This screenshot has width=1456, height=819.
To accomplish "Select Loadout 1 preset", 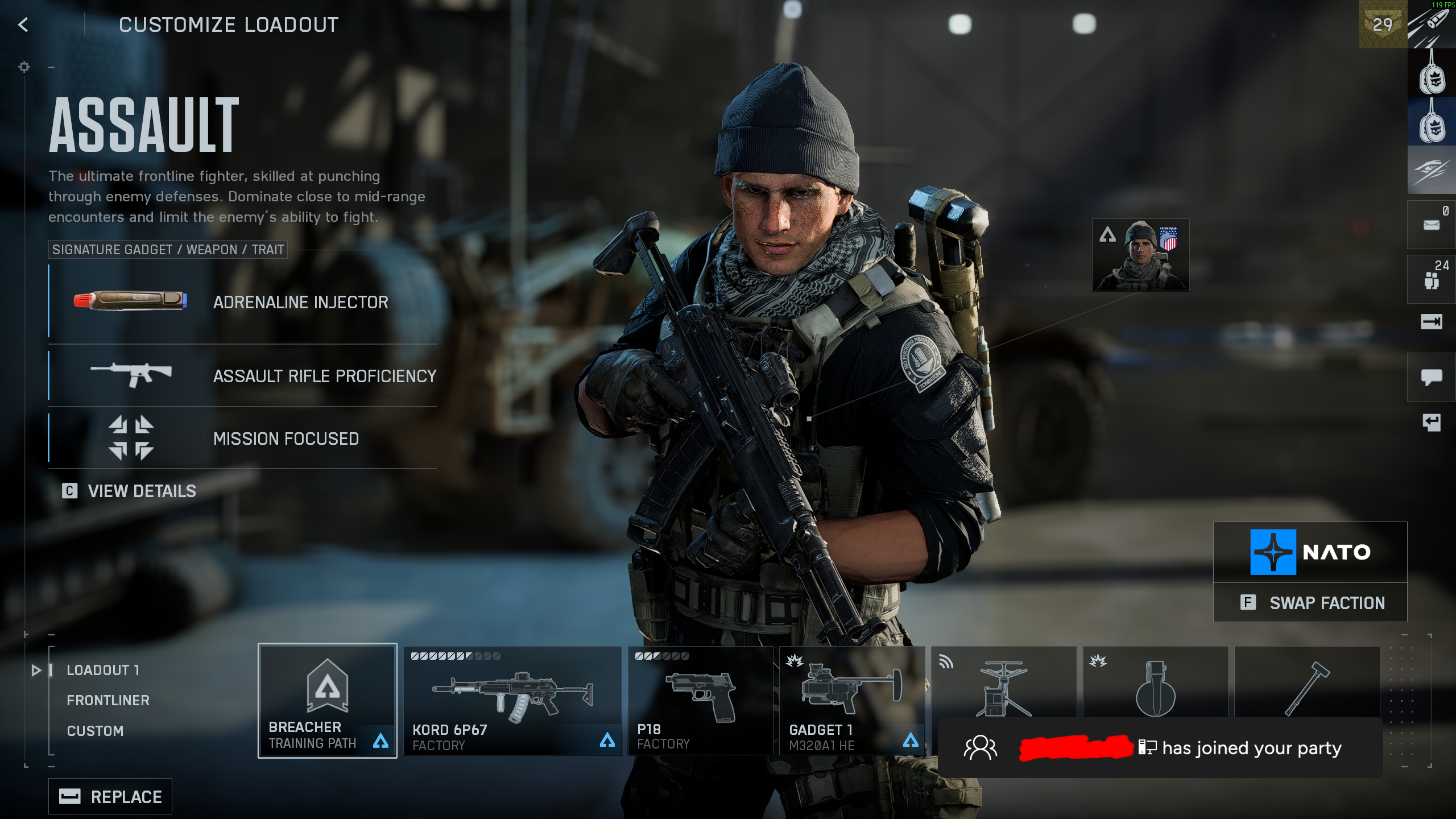I will pos(103,670).
